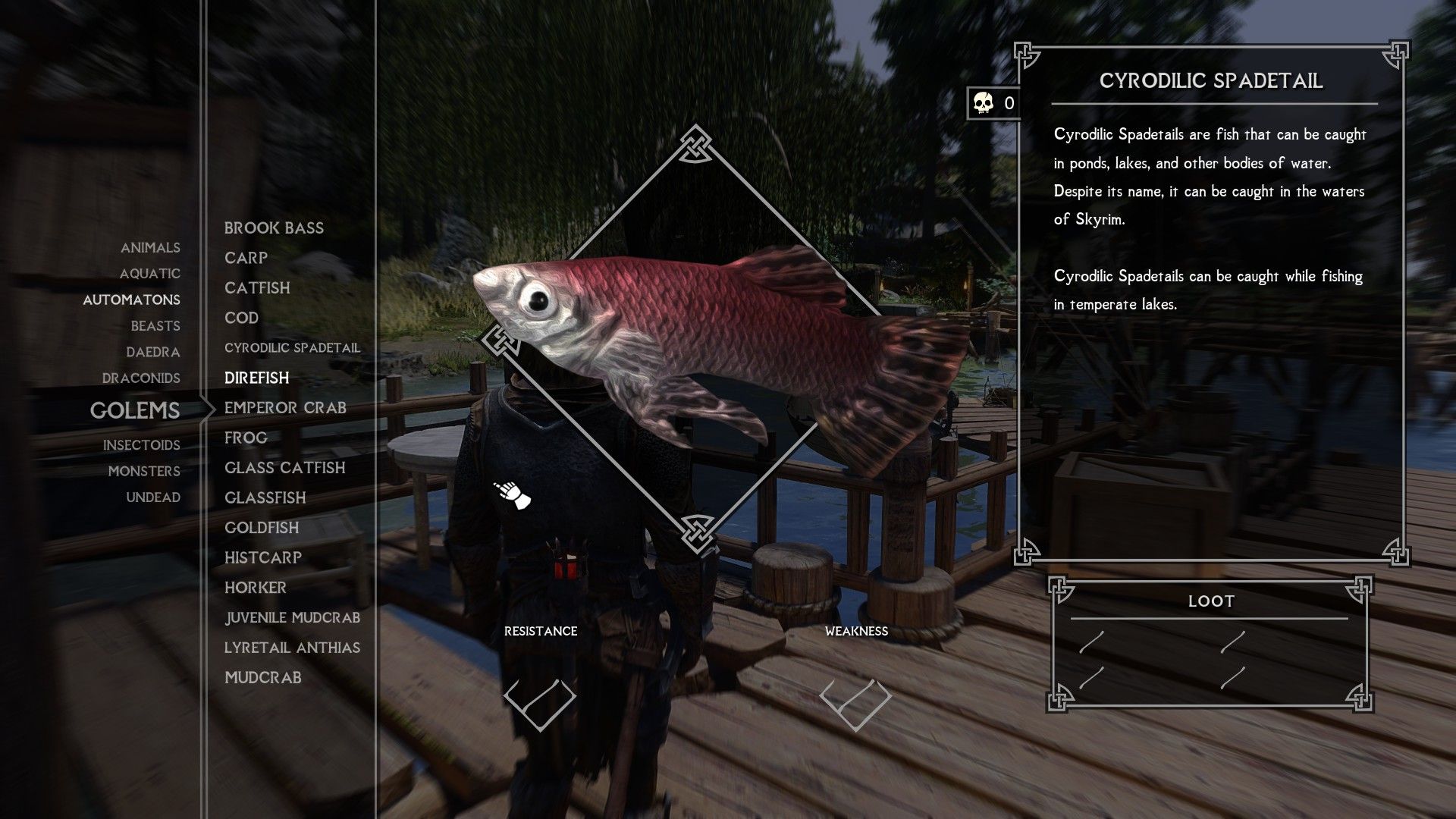Click the gauntlet hand icon on the display
1456x819 pixels.
pyautogui.click(x=511, y=494)
